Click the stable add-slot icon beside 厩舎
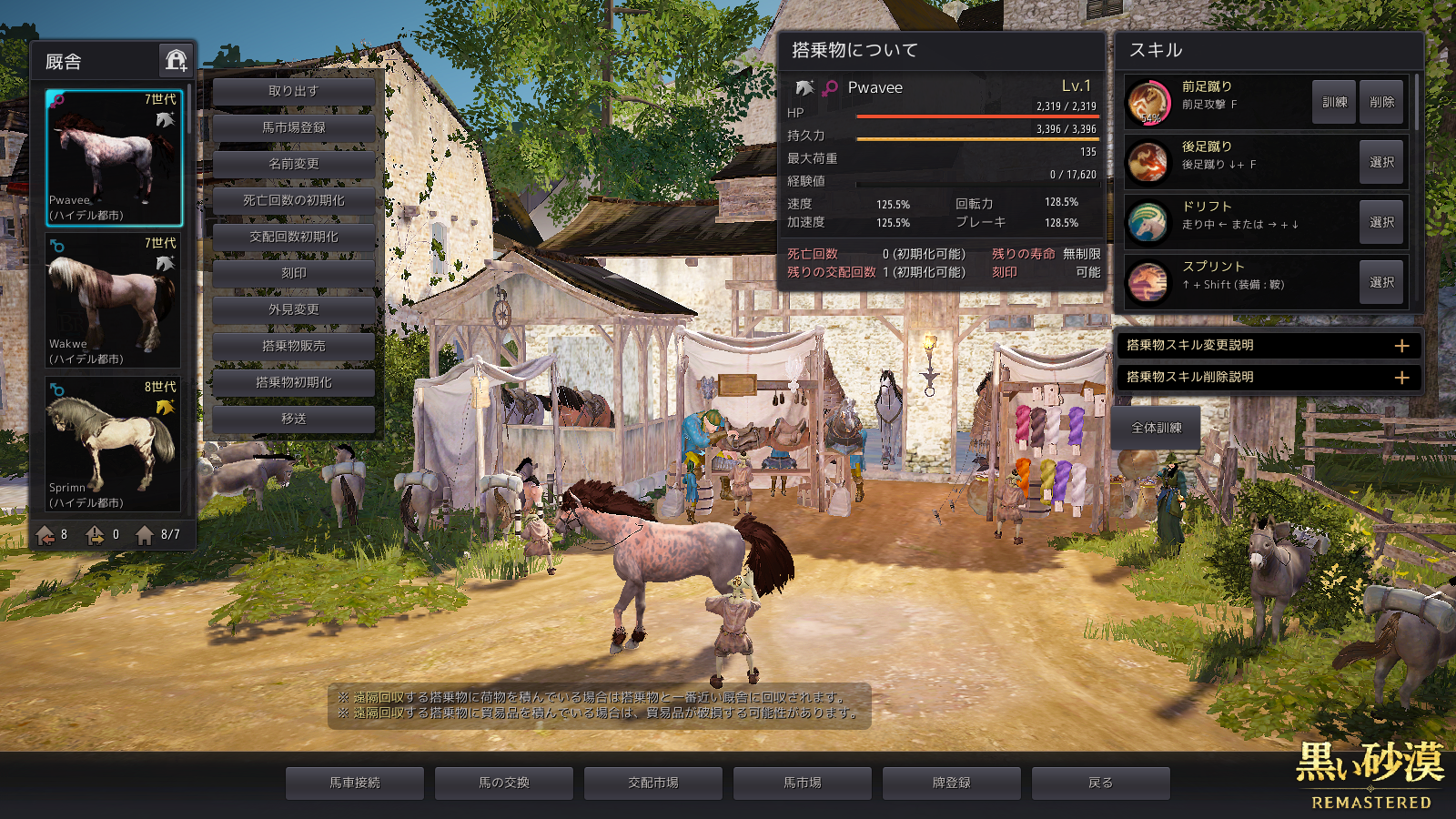Image resolution: width=1456 pixels, height=819 pixels. [176, 61]
